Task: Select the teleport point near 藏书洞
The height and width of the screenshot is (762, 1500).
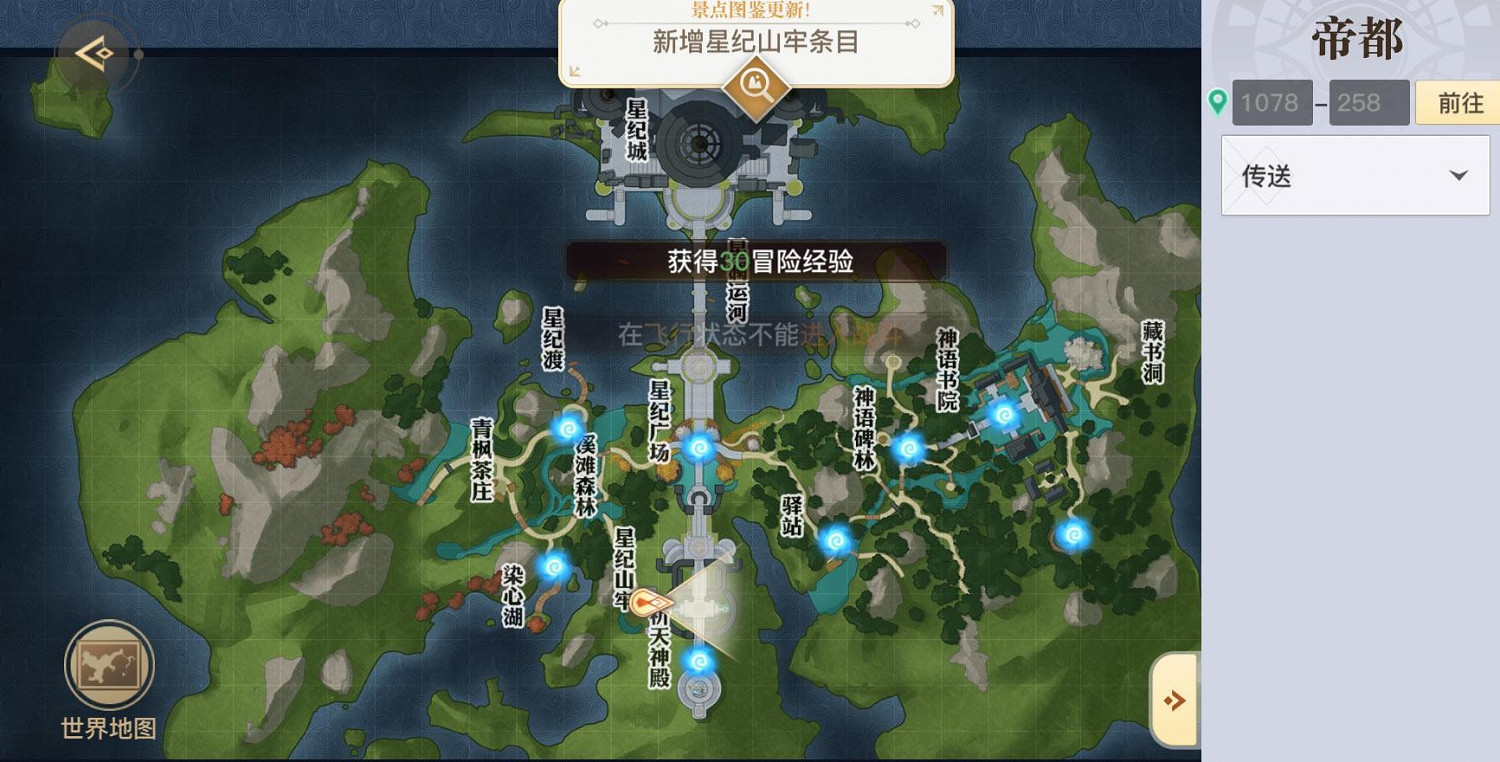Action: [1073, 534]
